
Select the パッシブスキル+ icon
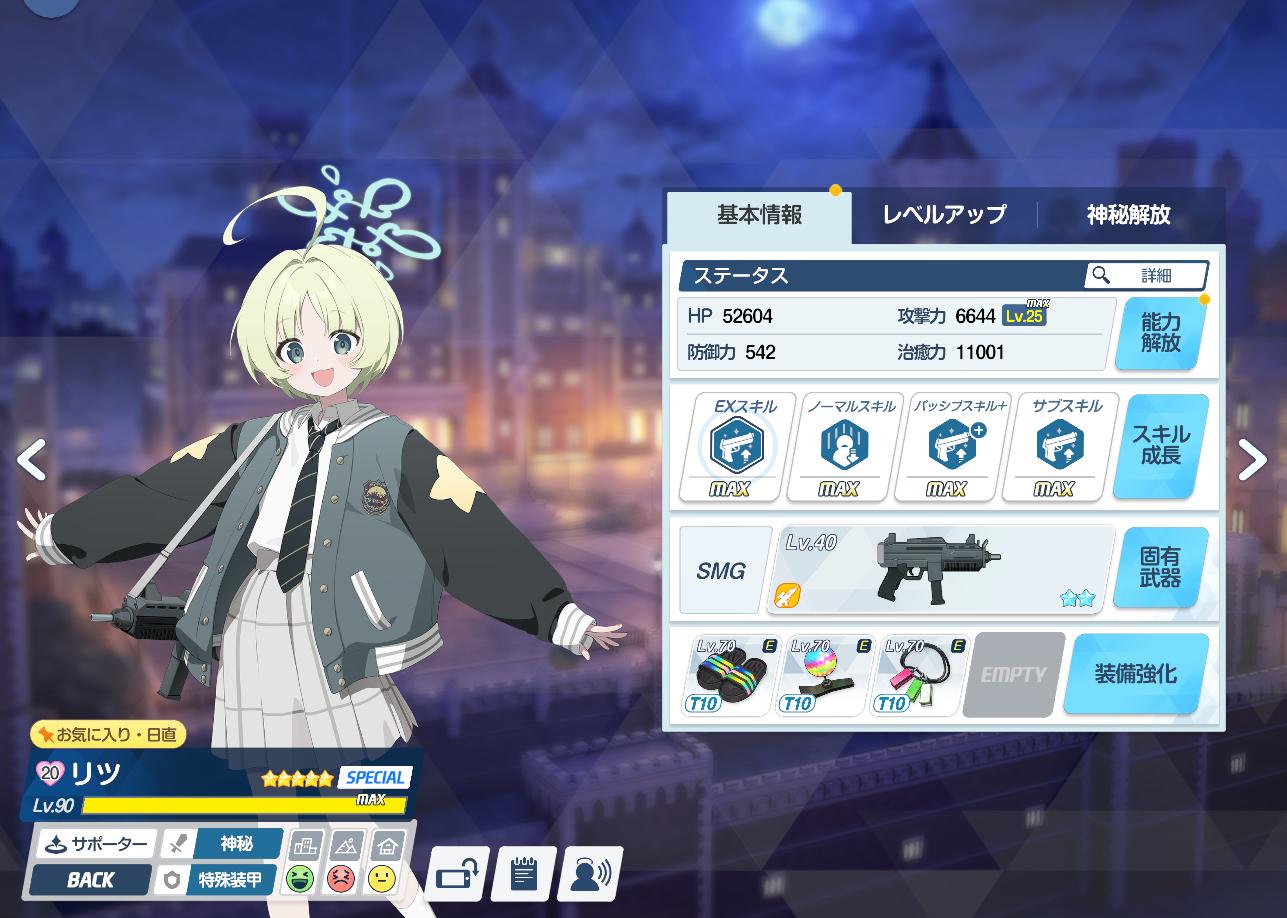(x=951, y=446)
